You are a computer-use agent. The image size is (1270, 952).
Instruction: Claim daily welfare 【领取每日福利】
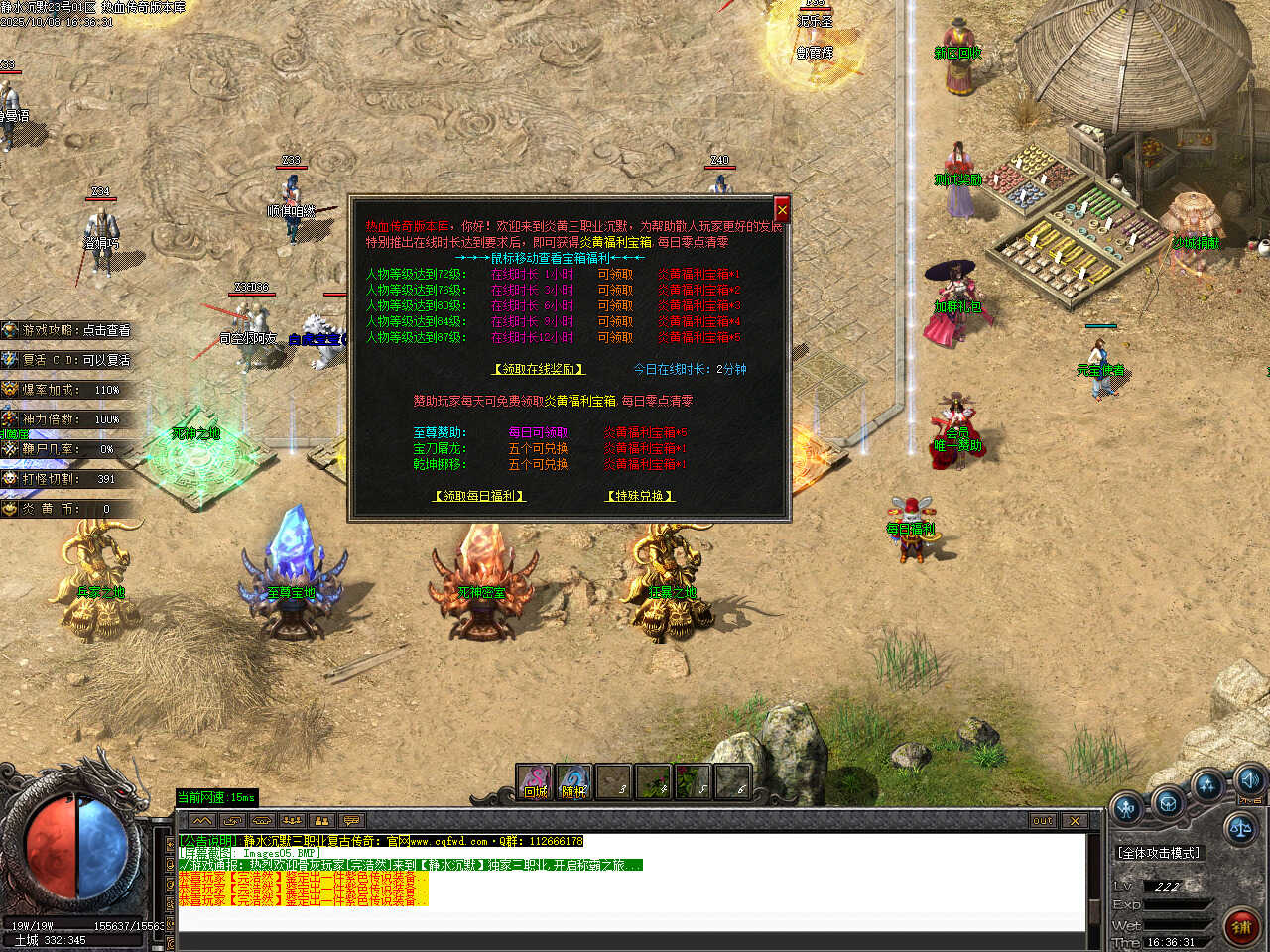click(x=479, y=496)
